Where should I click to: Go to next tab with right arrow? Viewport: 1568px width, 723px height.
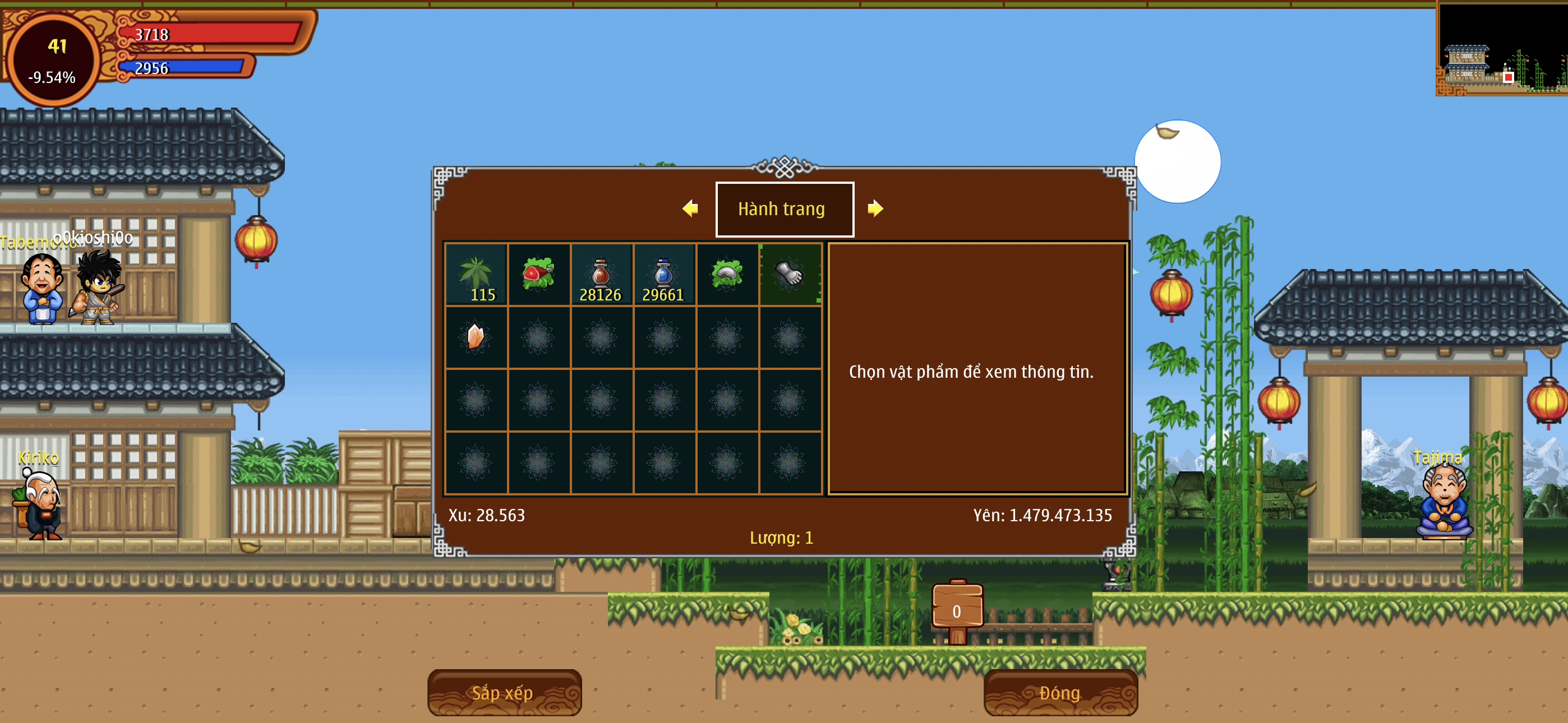pos(875,208)
